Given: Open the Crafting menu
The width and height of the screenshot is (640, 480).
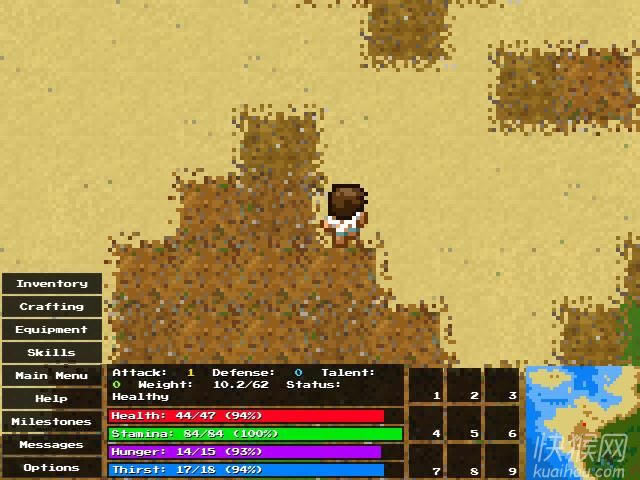Looking at the screenshot, I should (x=52, y=307).
